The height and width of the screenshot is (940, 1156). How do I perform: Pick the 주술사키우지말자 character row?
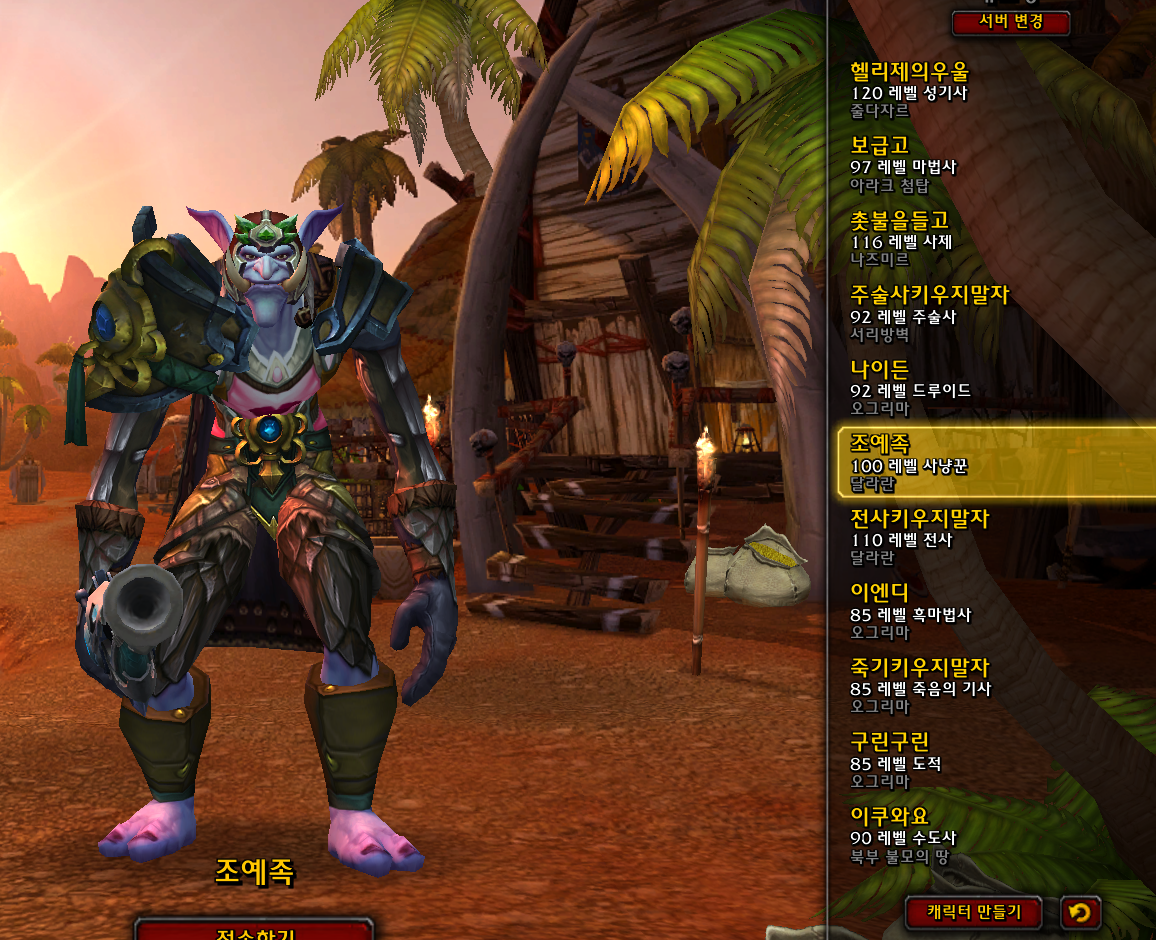click(990, 314)
